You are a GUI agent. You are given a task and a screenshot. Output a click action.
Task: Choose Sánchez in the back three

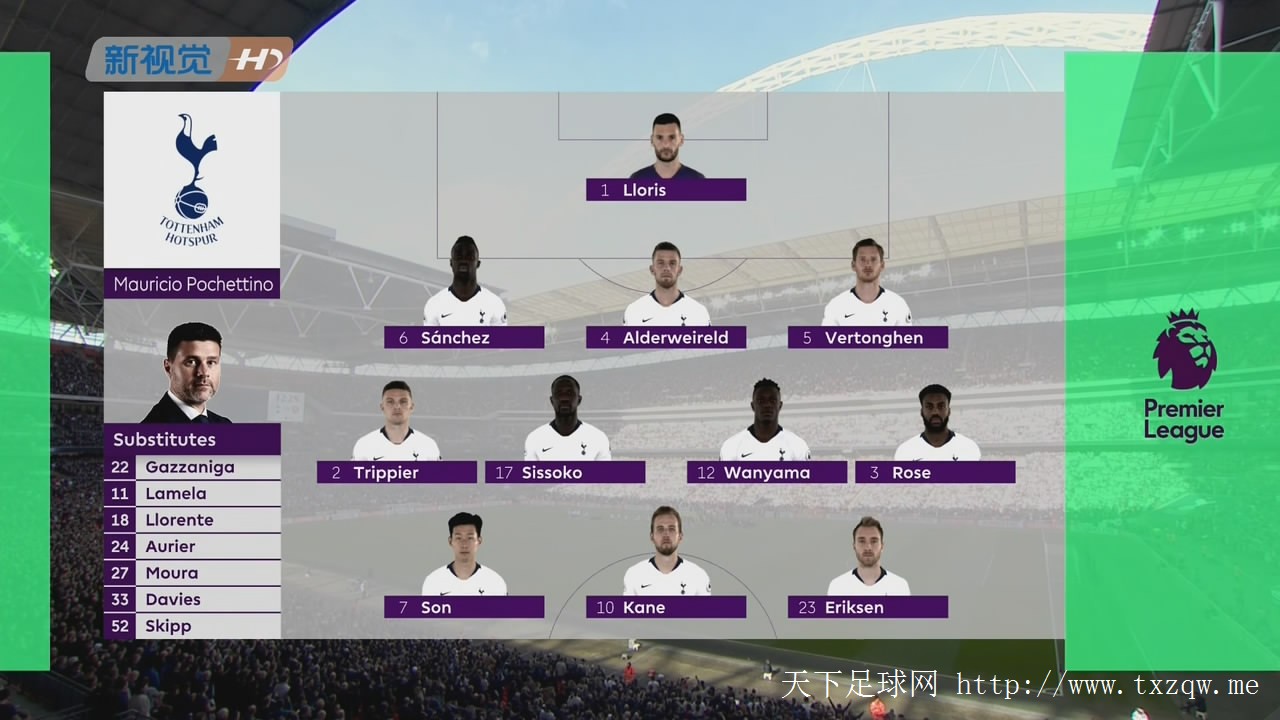coord(464,338)
